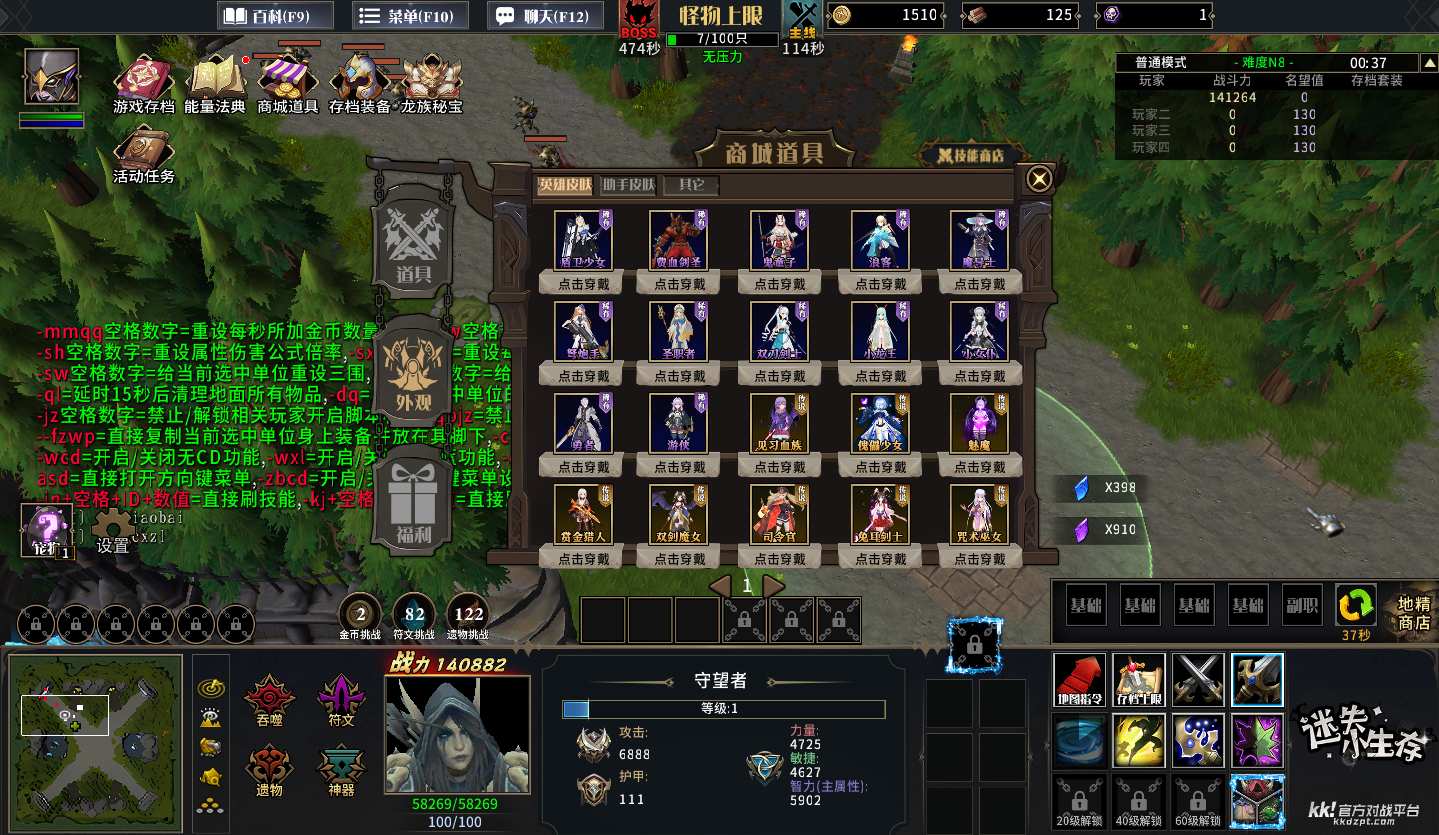Open the 能量法典 open-book icon
Image resolution: width=1439 pixels, height=835 pixels.
215,77
